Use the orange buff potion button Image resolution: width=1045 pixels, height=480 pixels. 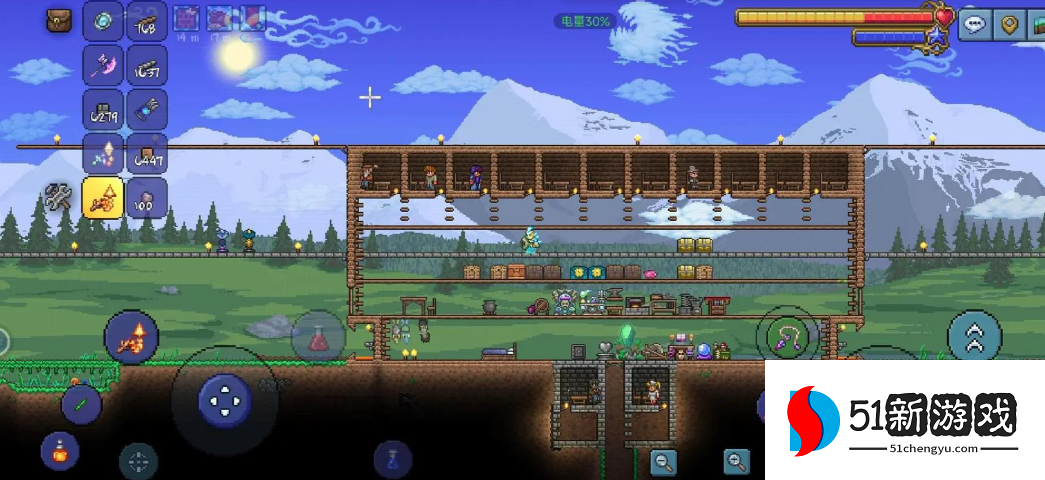pos(60,451)
